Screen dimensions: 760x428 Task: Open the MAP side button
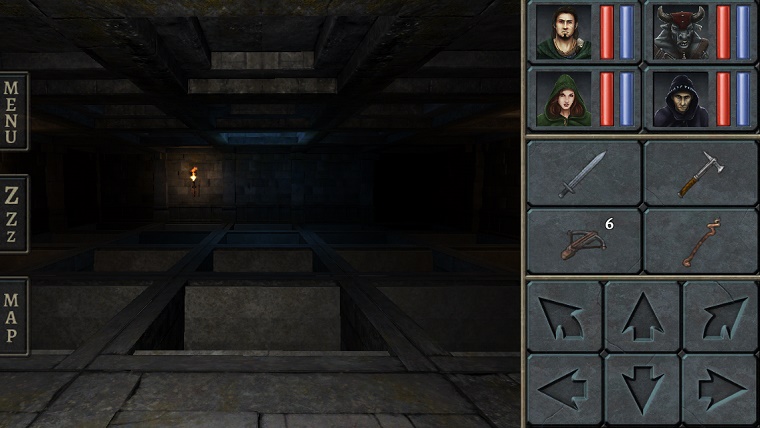point(13,317)
